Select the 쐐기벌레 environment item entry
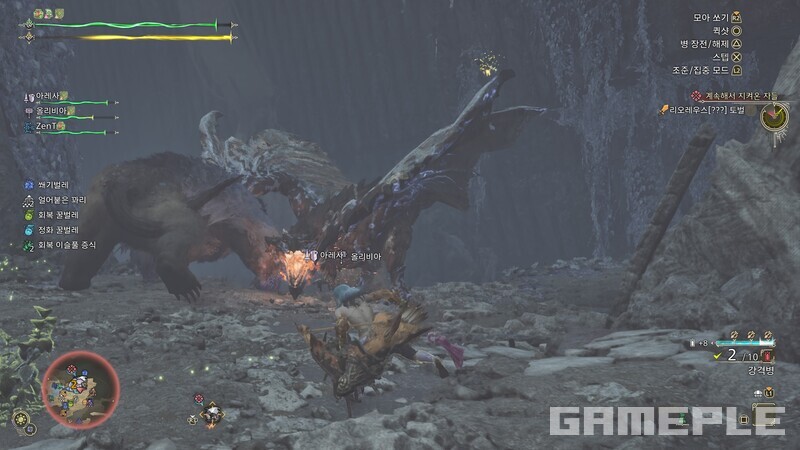This screenshot has height=450, width=800. [x=50, y=185]
